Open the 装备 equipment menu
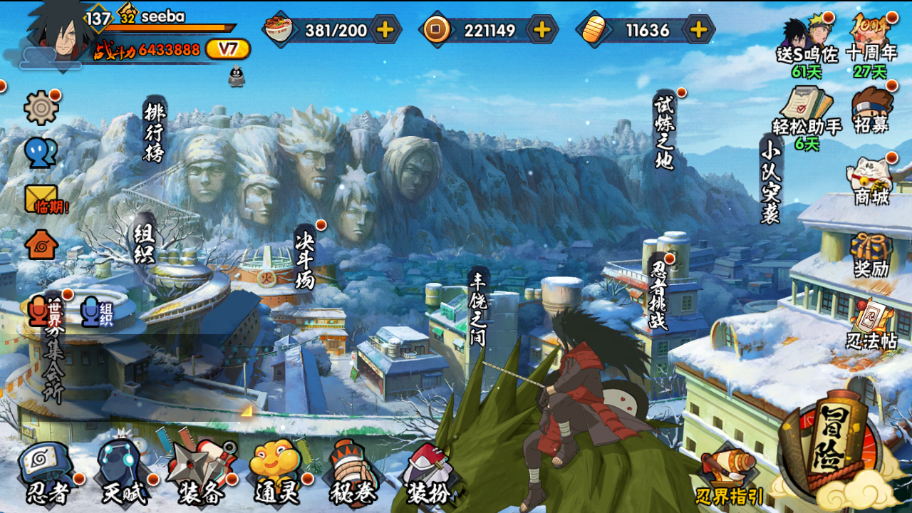 tap(200, 474)
